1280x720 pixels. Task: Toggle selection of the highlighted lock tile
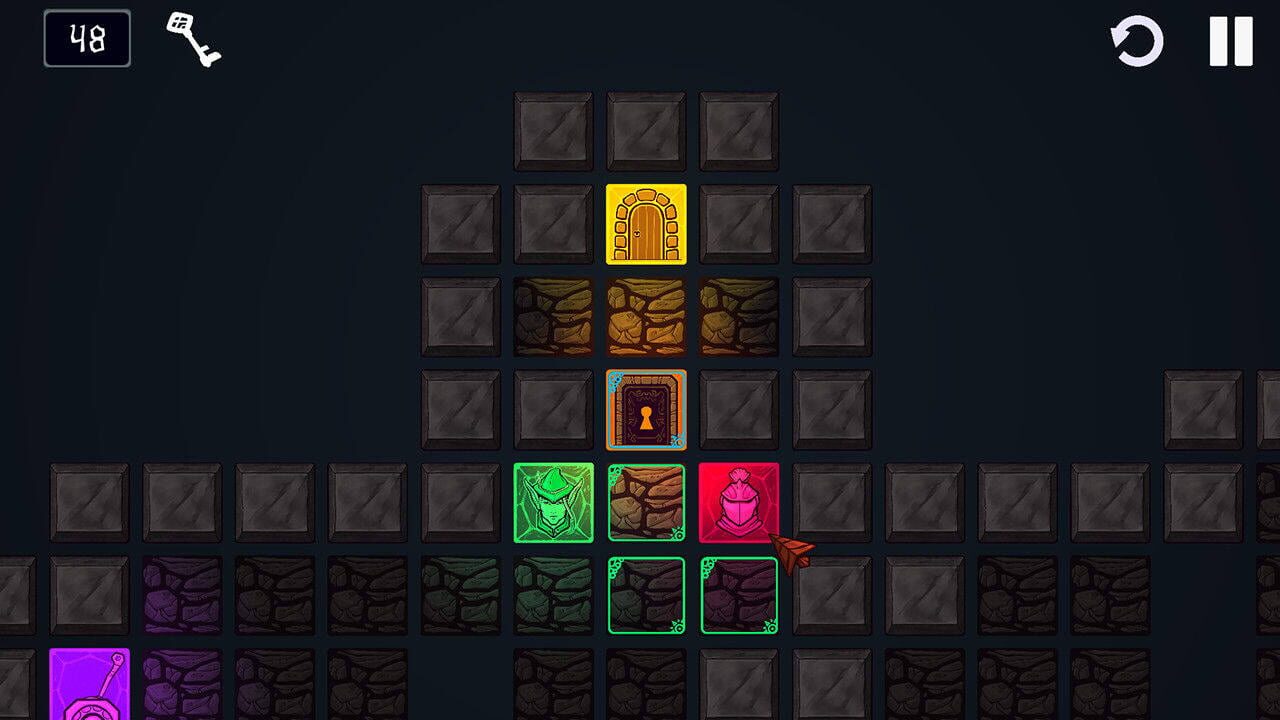[645, 411]
